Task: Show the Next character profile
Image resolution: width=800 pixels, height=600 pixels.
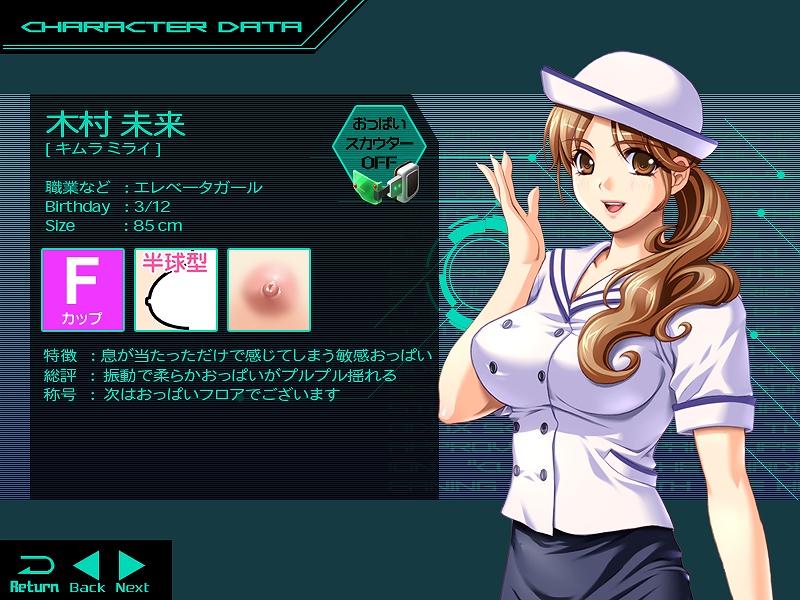Action: click(x=132, y=572)
